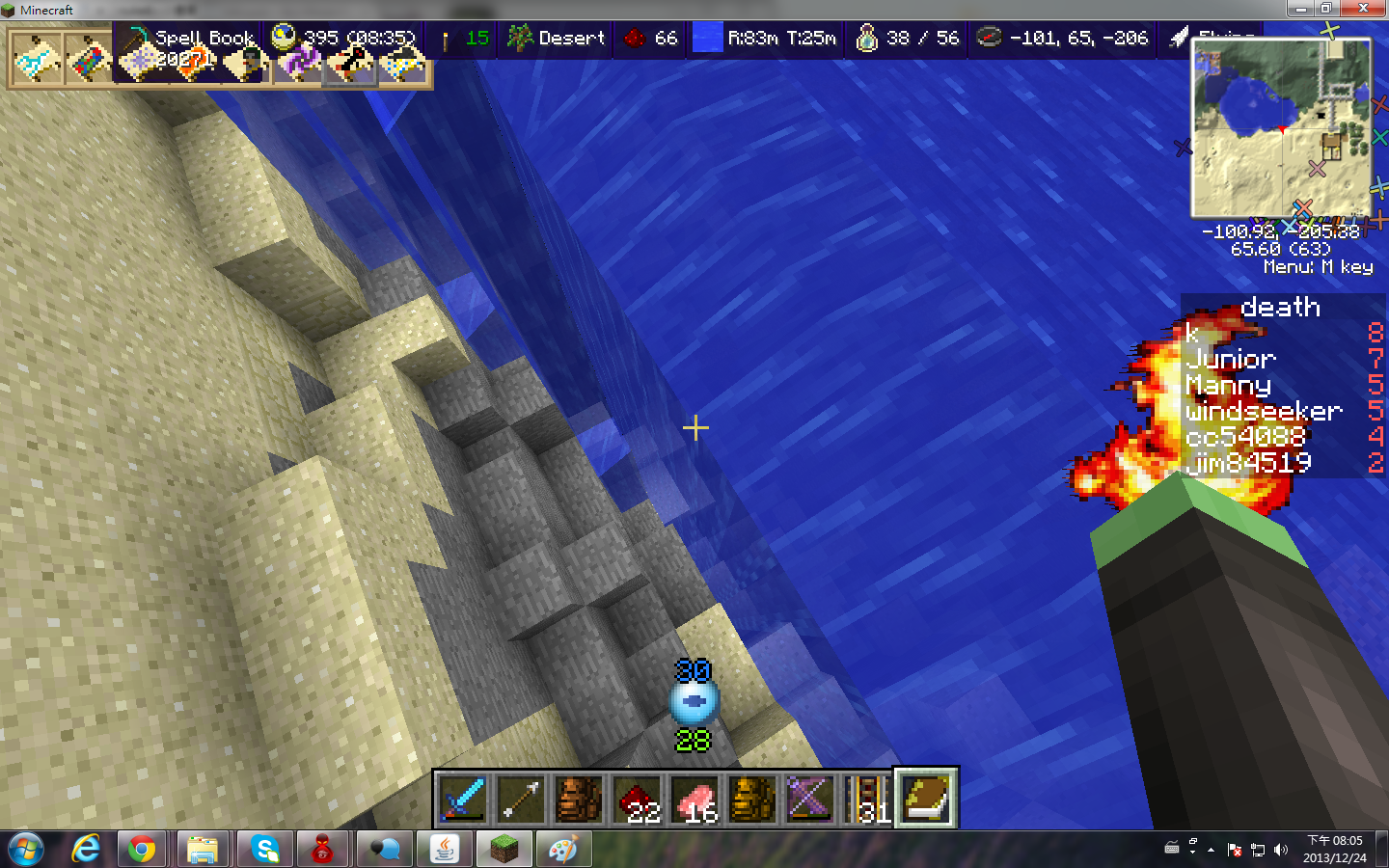The height and width of the screenshot is (868, 1389).
Task: Activate the lightning spell scroll
Action: (37, 60)
